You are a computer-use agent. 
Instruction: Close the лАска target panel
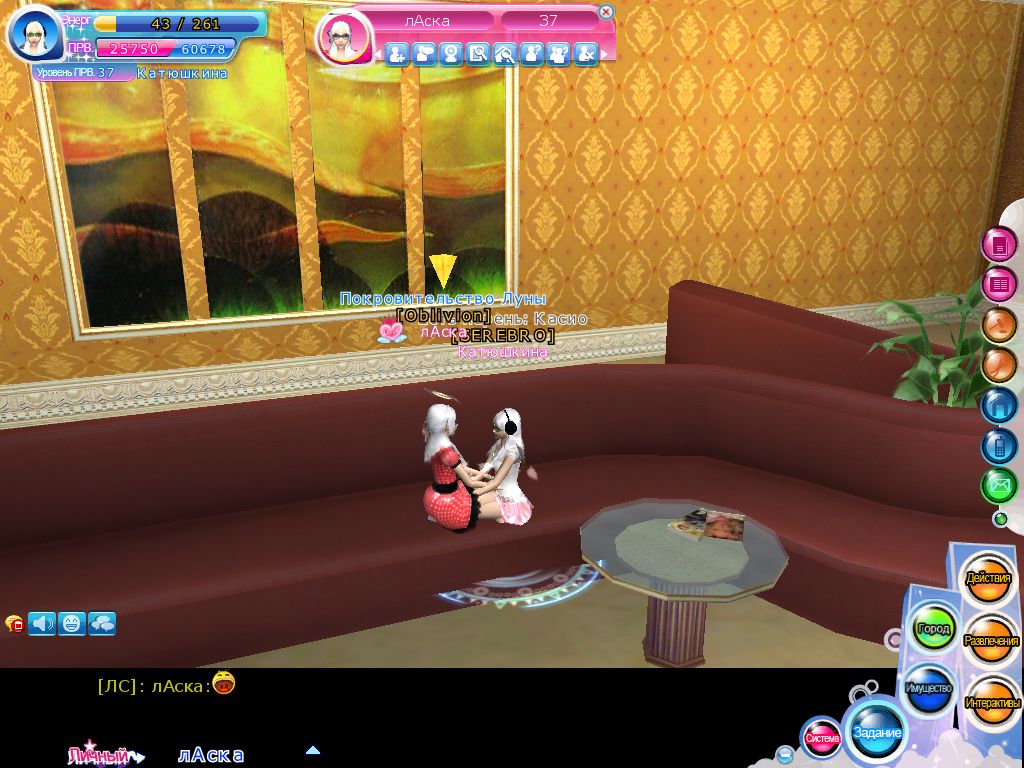coord(605,12)
